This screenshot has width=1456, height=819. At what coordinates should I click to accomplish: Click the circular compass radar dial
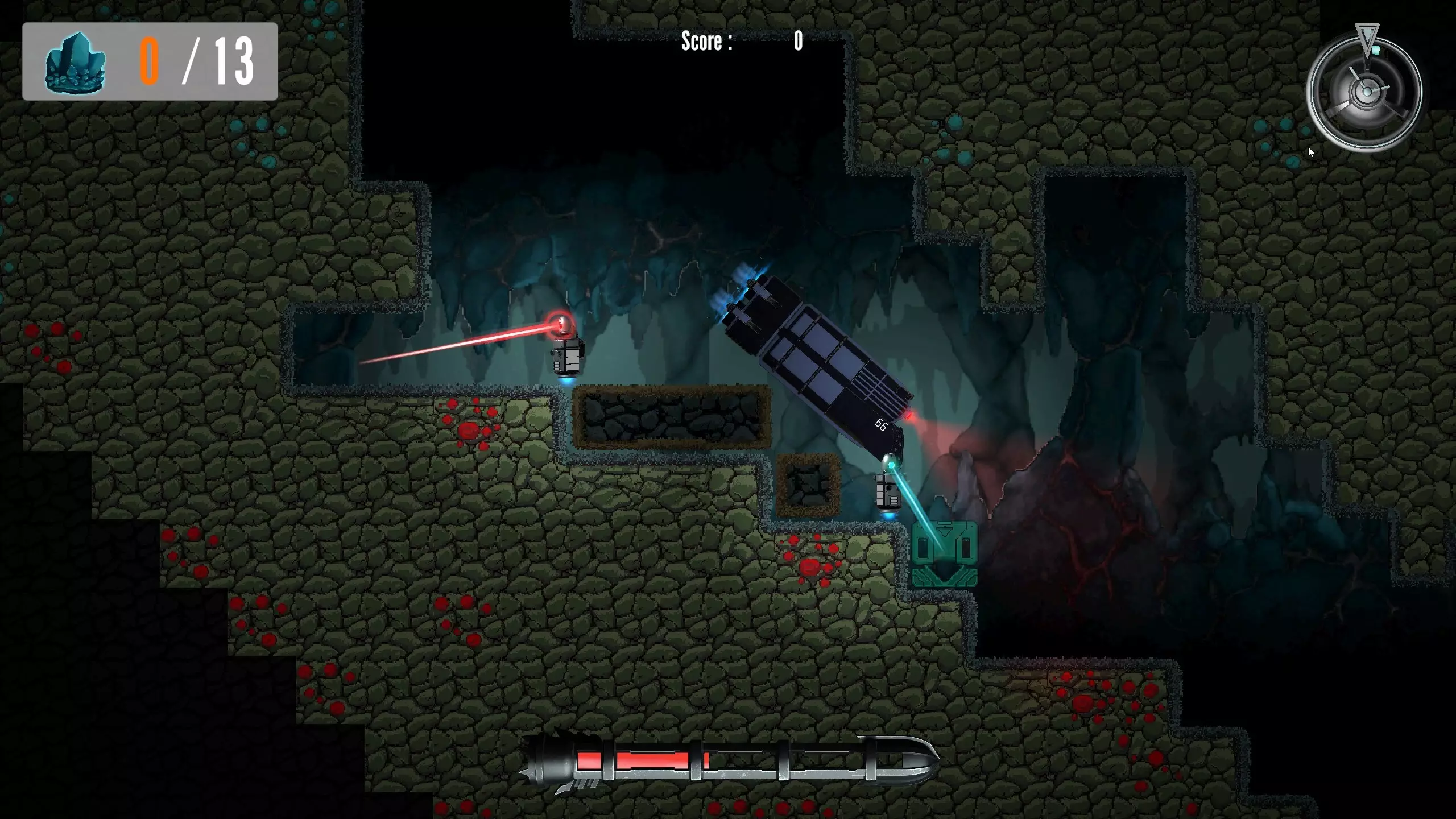[x=1365, y=91]
